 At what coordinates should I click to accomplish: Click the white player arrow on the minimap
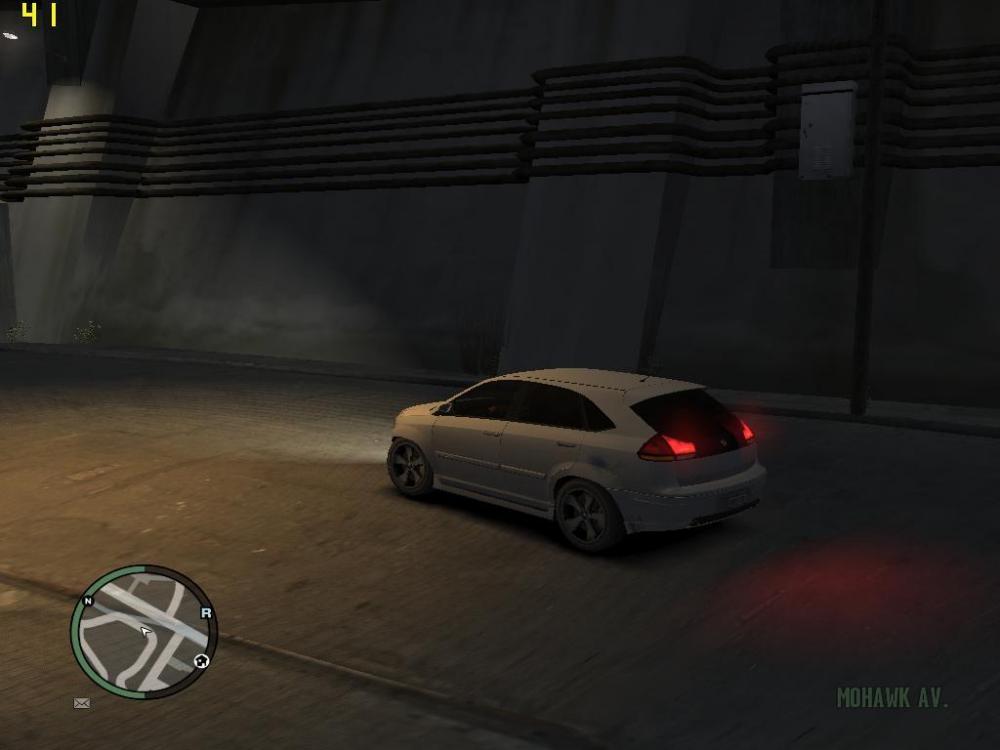[x=146, y=631]
